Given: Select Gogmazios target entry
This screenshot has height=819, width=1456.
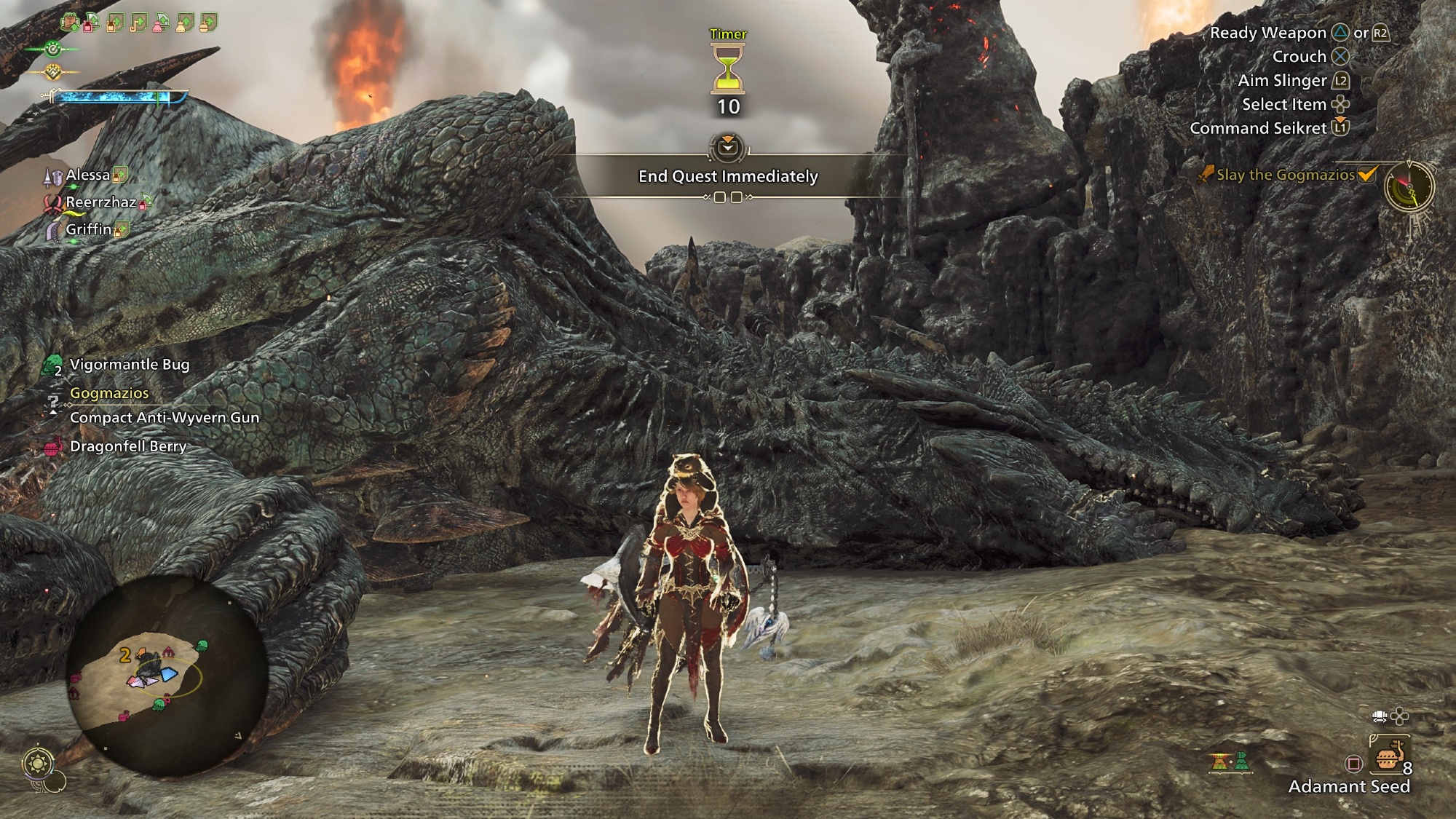Looking at the screenshot, I should [109, 393].
